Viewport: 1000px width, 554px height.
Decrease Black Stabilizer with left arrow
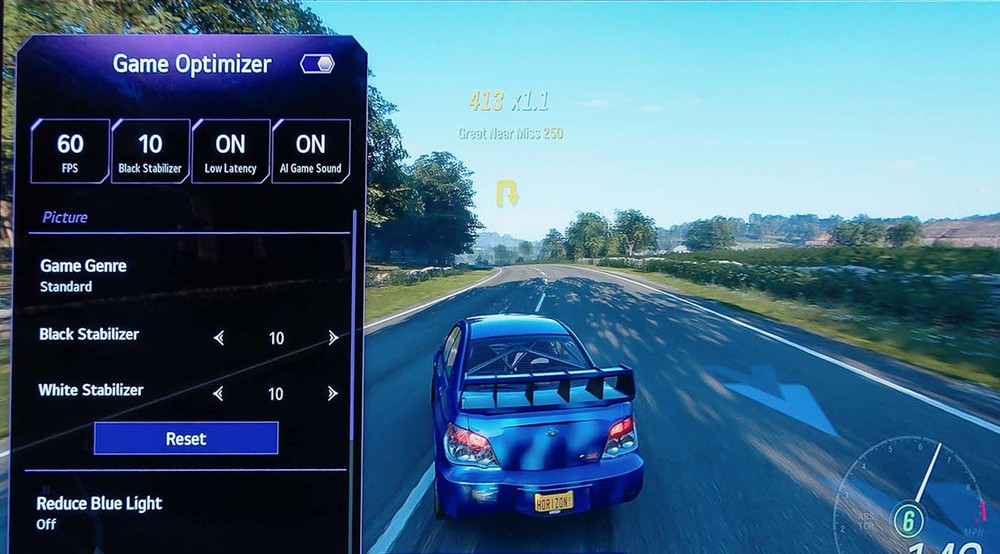[x=220, y=338]
